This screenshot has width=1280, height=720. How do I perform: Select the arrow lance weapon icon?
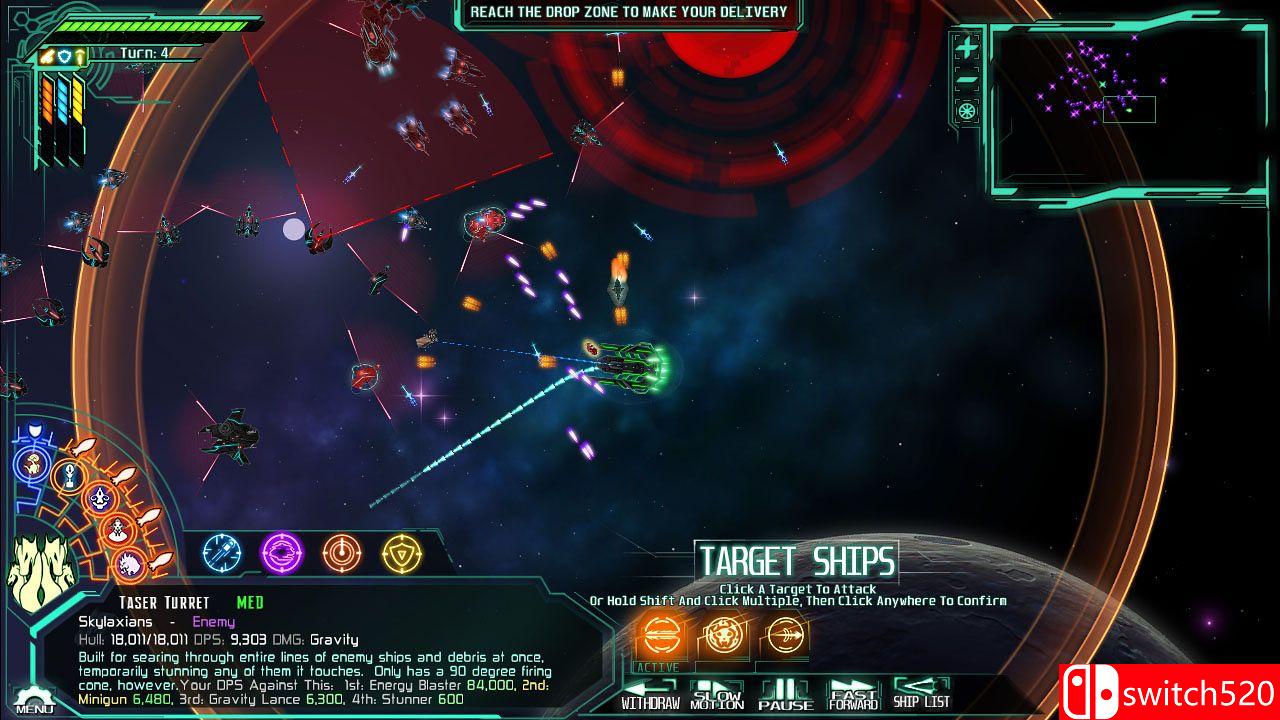coord(784,635)
